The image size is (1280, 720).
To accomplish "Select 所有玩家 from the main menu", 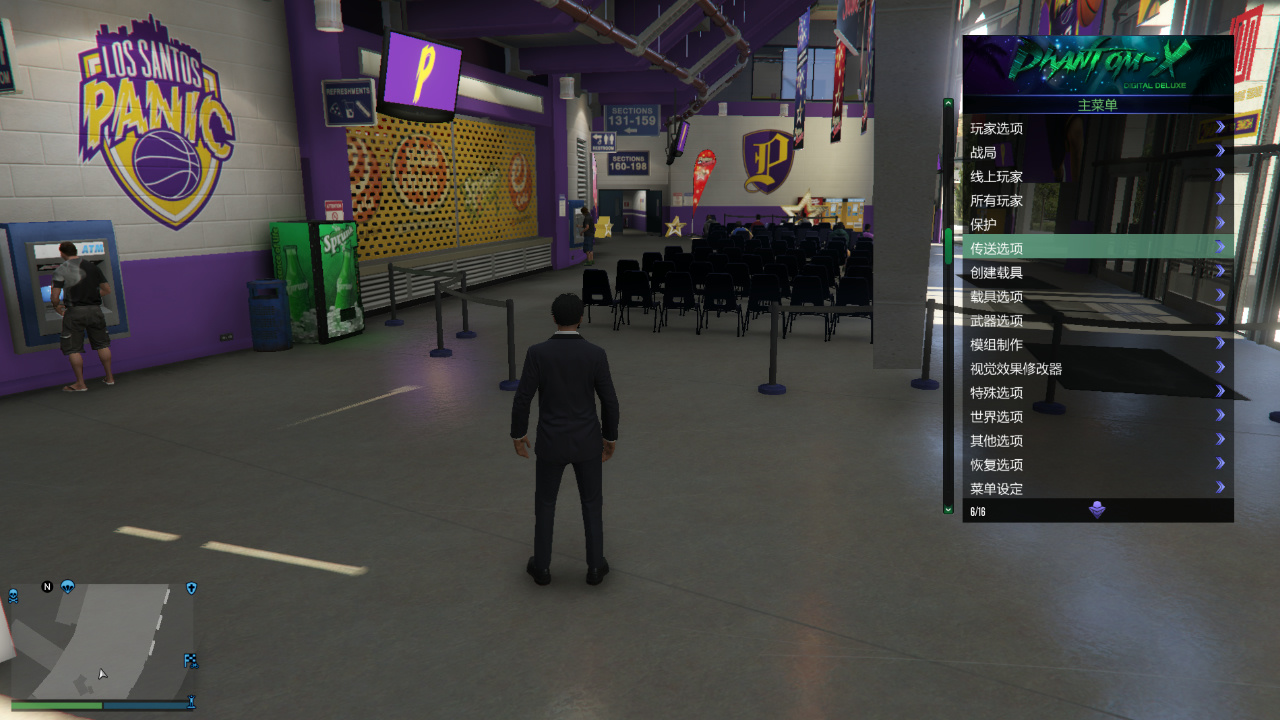I will pos(997,199).
